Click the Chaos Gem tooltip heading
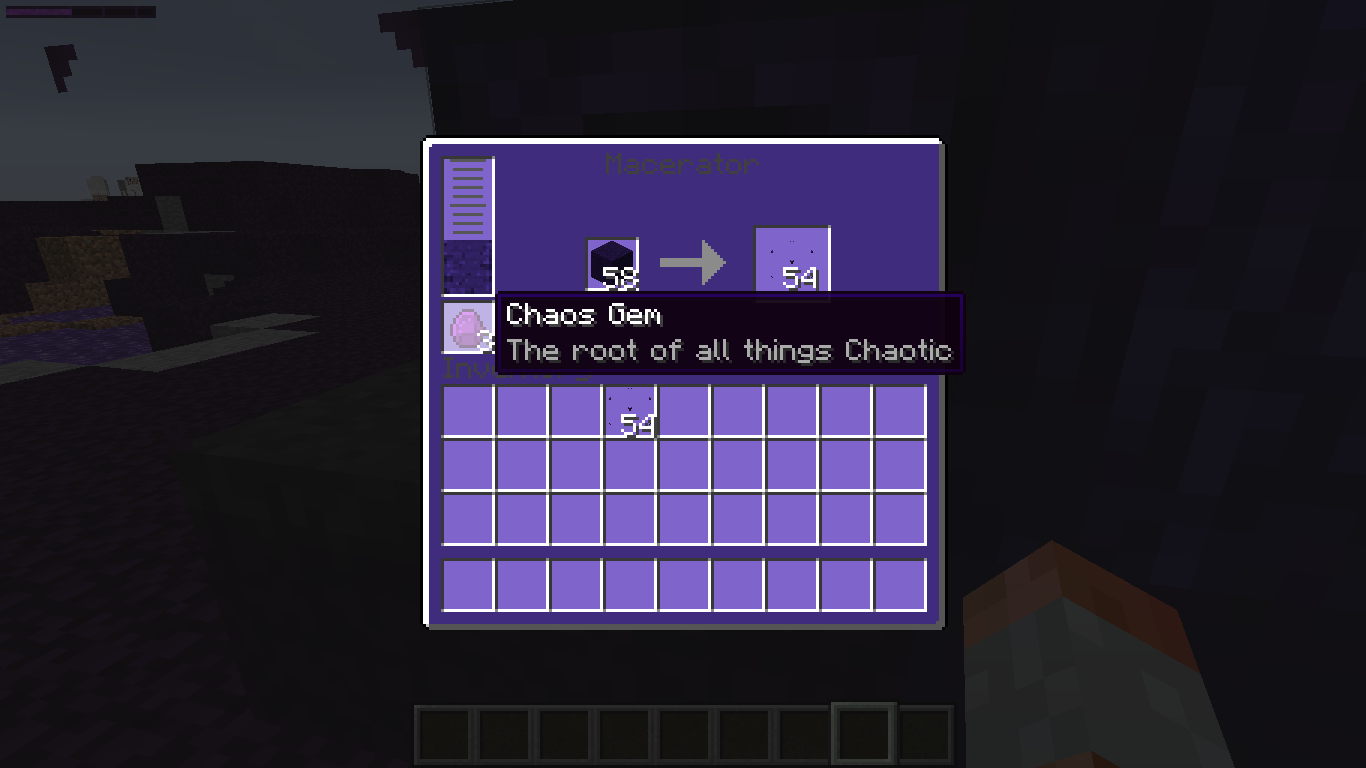This screenshot has height=768, width=1366. (583, 315)
